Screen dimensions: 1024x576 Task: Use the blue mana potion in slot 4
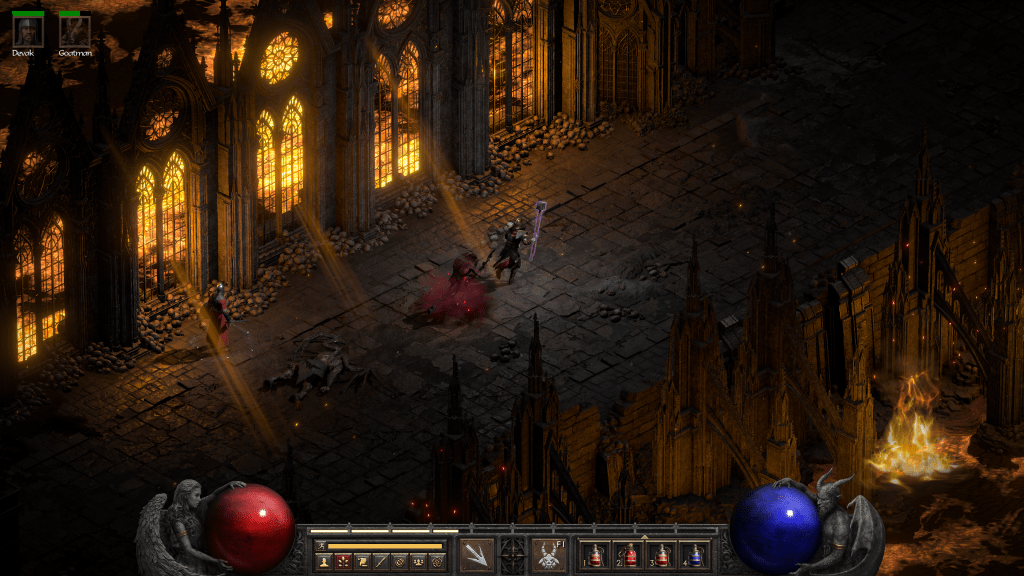click(695, 555)
